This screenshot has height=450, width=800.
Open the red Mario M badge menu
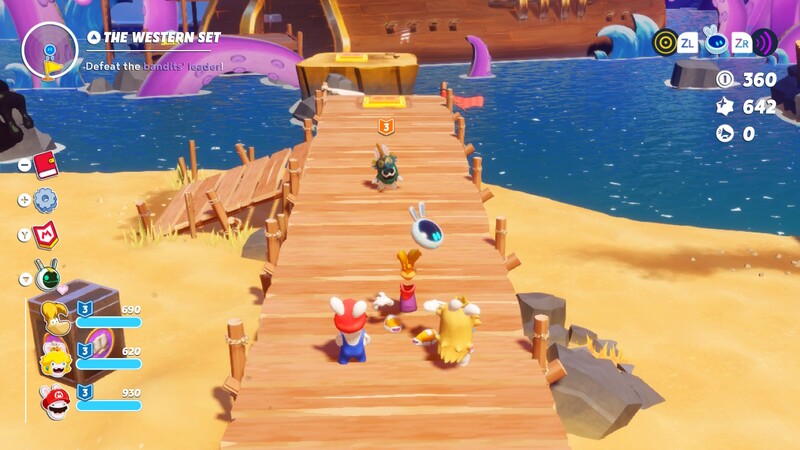coord(46,235)
